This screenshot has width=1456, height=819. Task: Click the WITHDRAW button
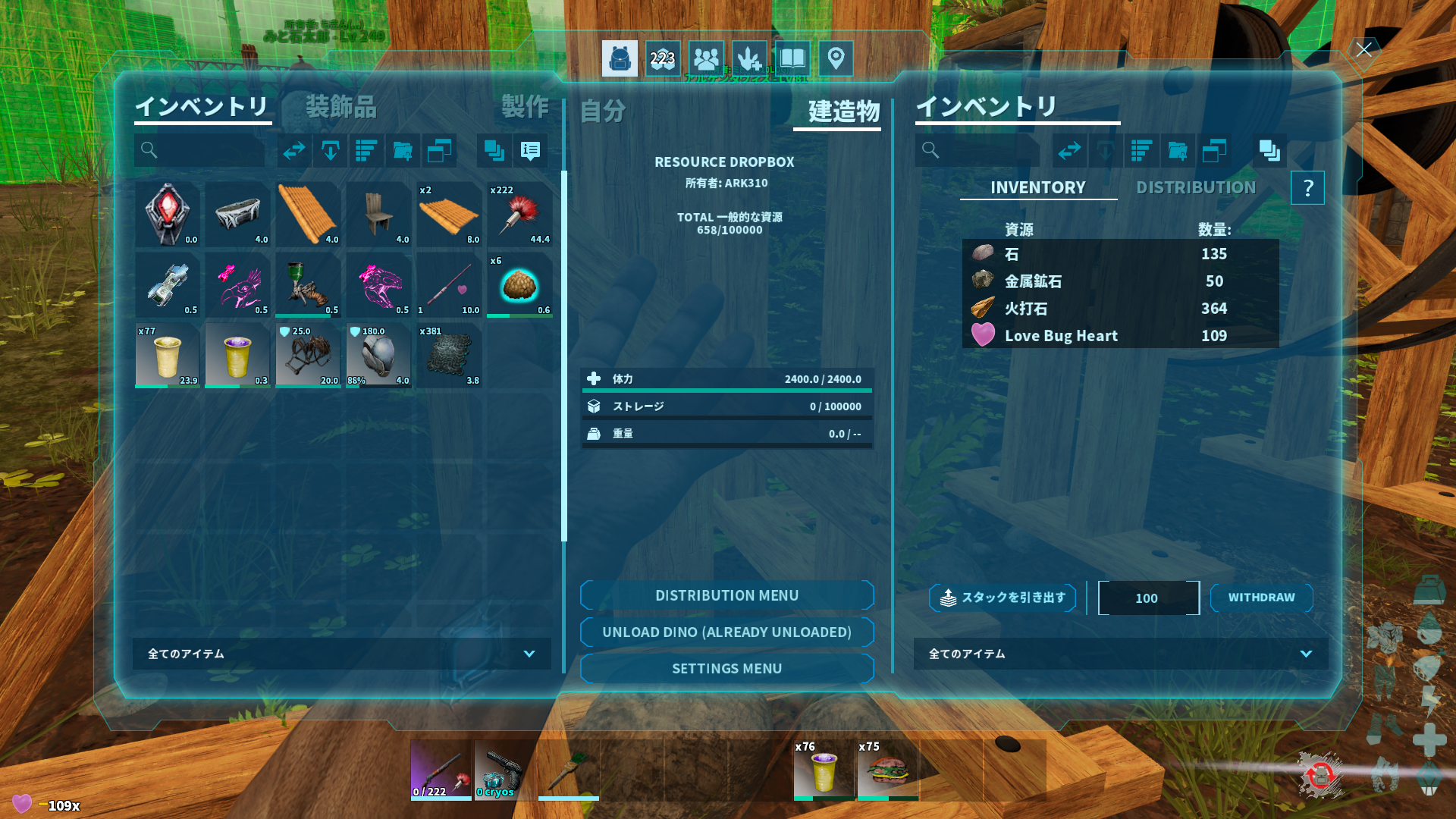pyautogui.click(x=1261, y=598)
